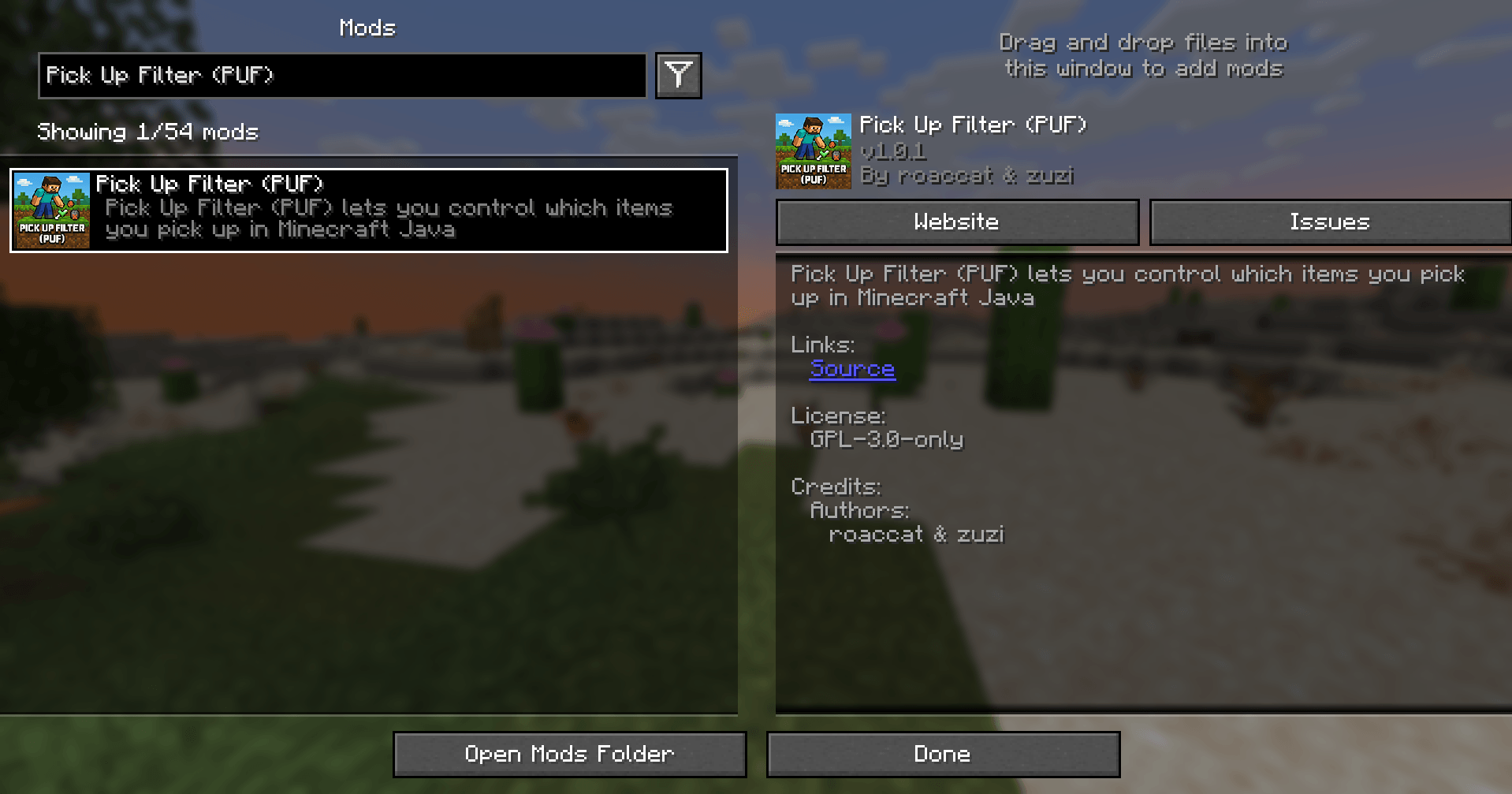Click the Pick Up Filter mod icon thumbnail

[51, 209]
